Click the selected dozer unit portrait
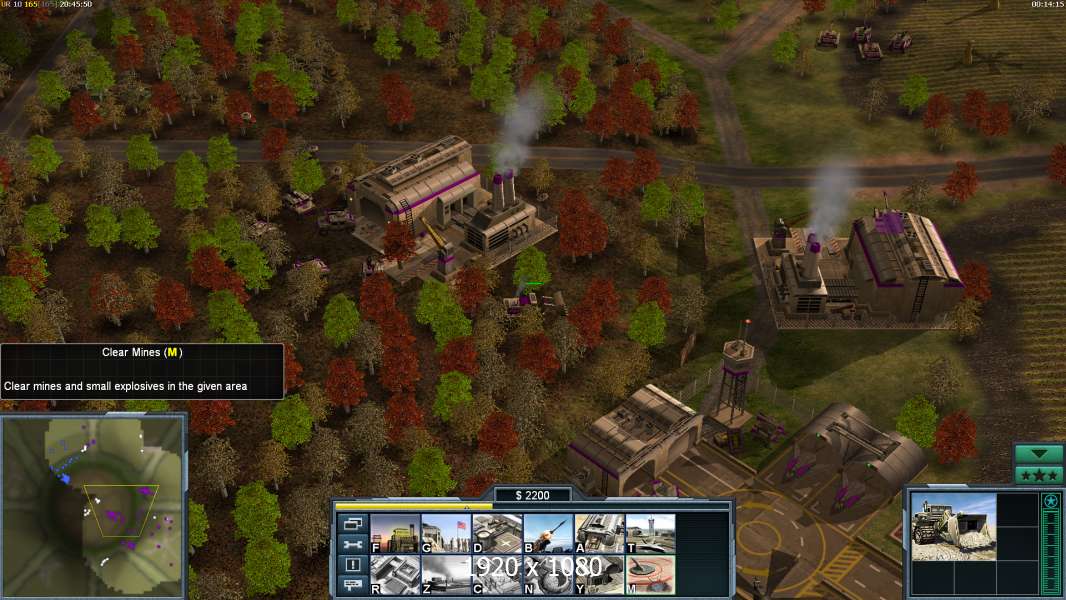 953,526
